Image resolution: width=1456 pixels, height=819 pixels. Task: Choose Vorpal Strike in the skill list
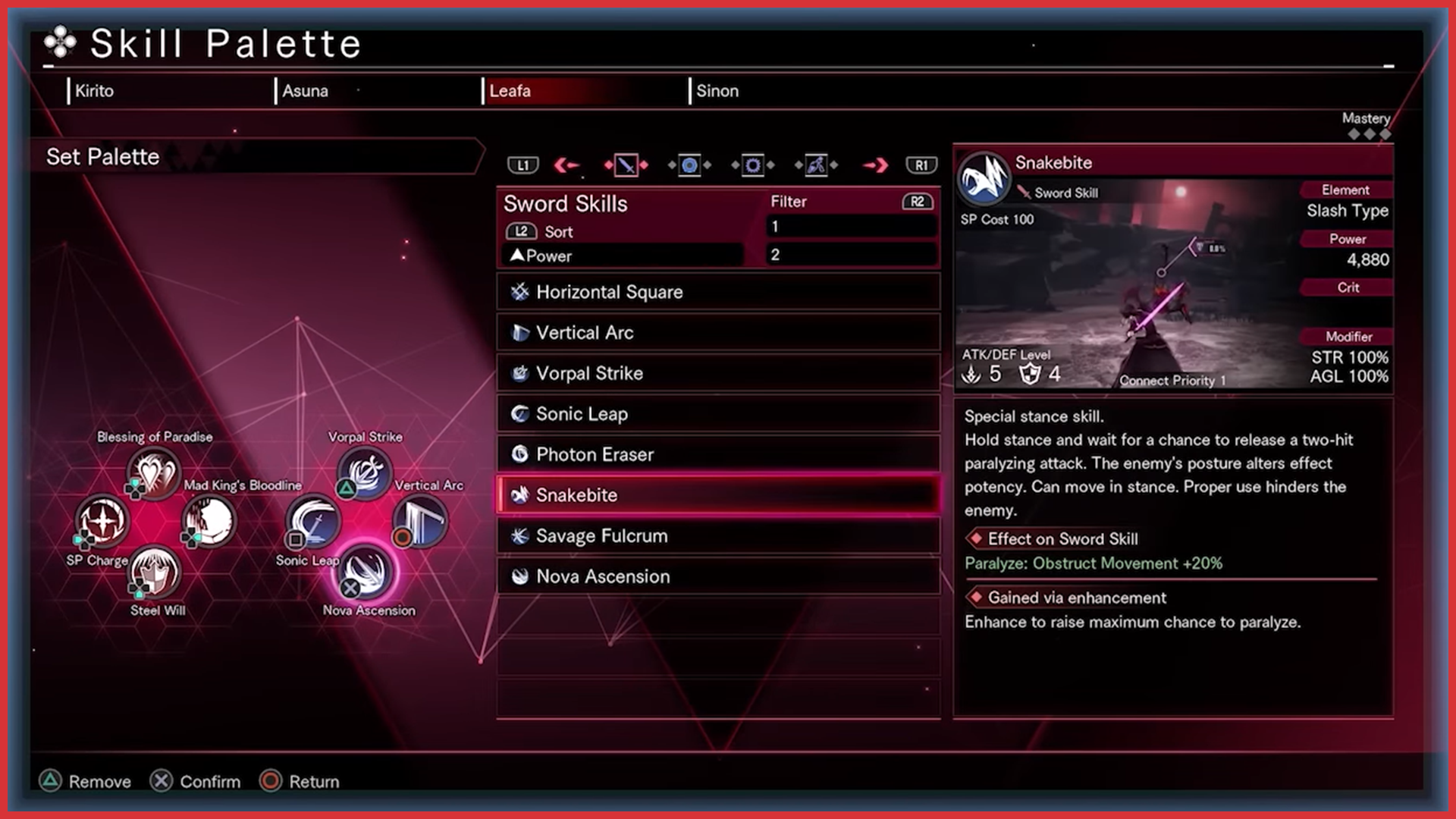pyautogui.click(x=717, y=373)
